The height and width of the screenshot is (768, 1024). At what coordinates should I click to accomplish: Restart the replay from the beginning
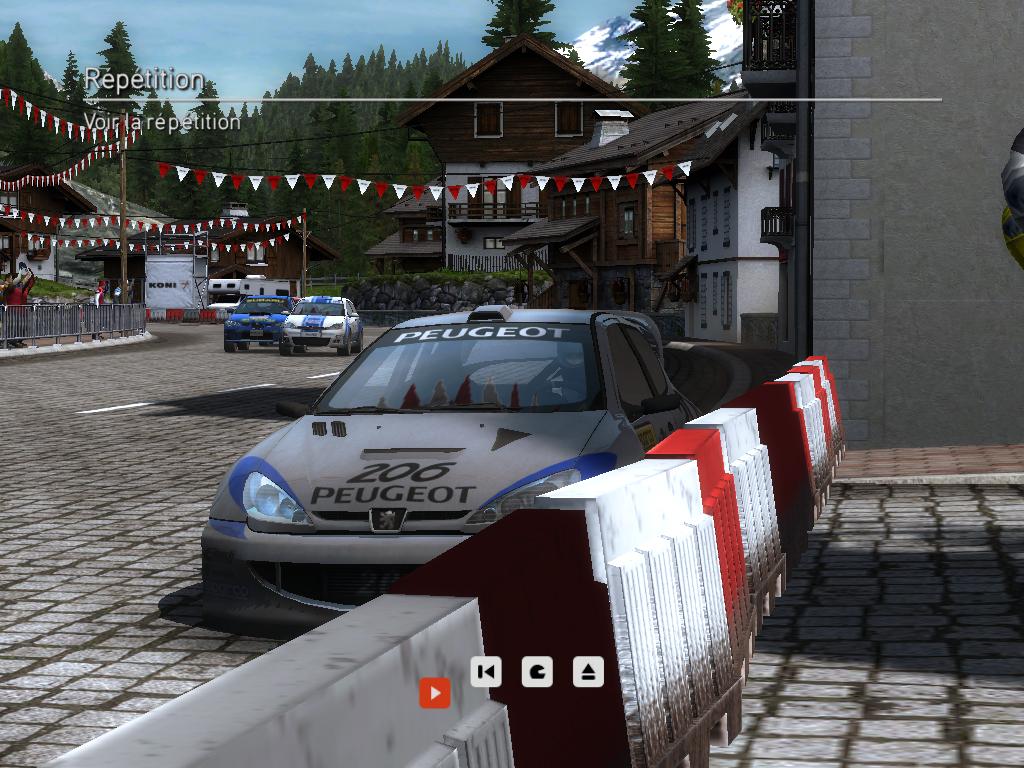pyautogui.click(x=486, y=671)
